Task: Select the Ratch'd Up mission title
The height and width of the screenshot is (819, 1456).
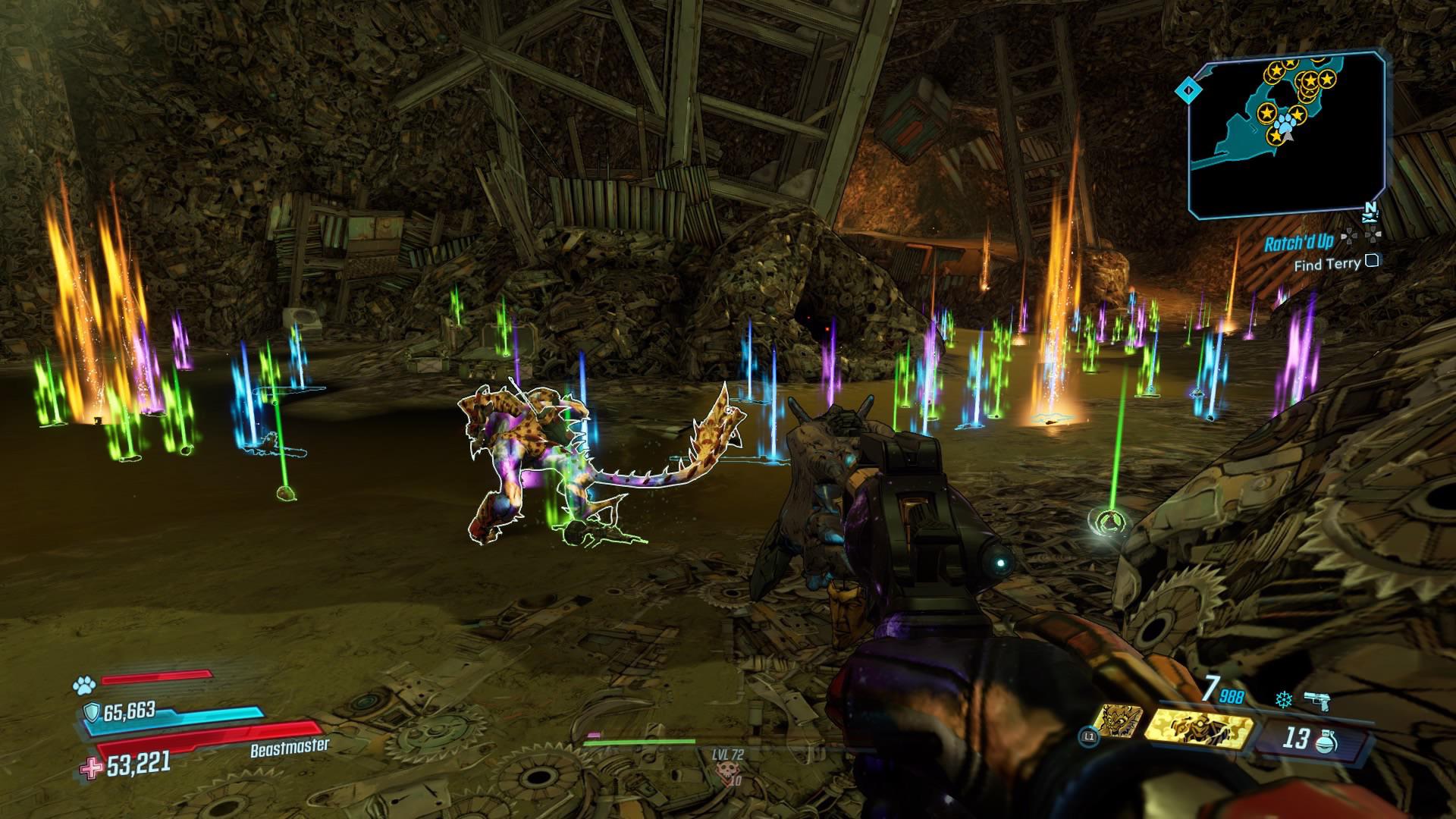Action: tap(1298, 243)
